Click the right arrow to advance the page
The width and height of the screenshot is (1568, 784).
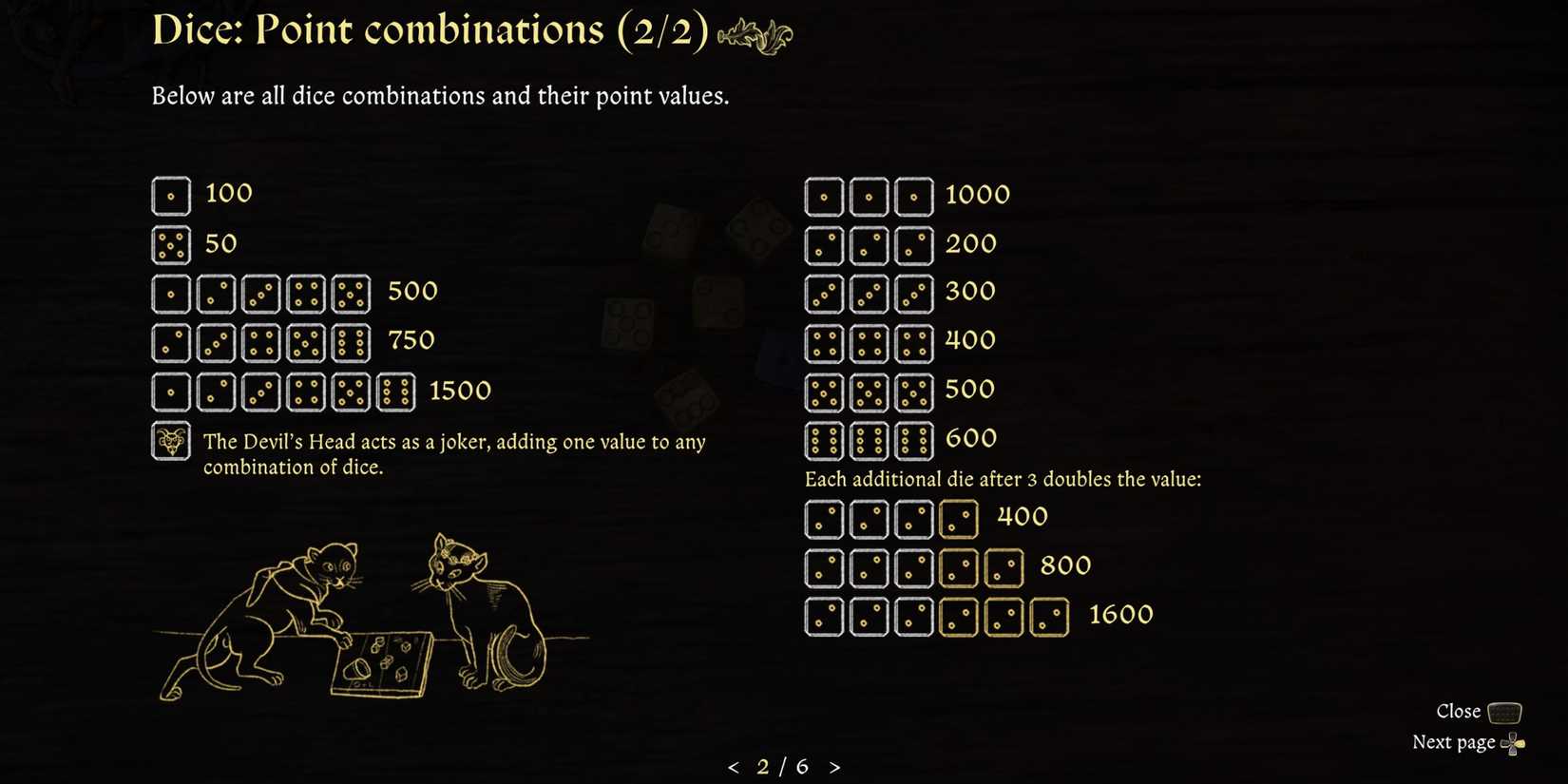click(x=835, y=765)
